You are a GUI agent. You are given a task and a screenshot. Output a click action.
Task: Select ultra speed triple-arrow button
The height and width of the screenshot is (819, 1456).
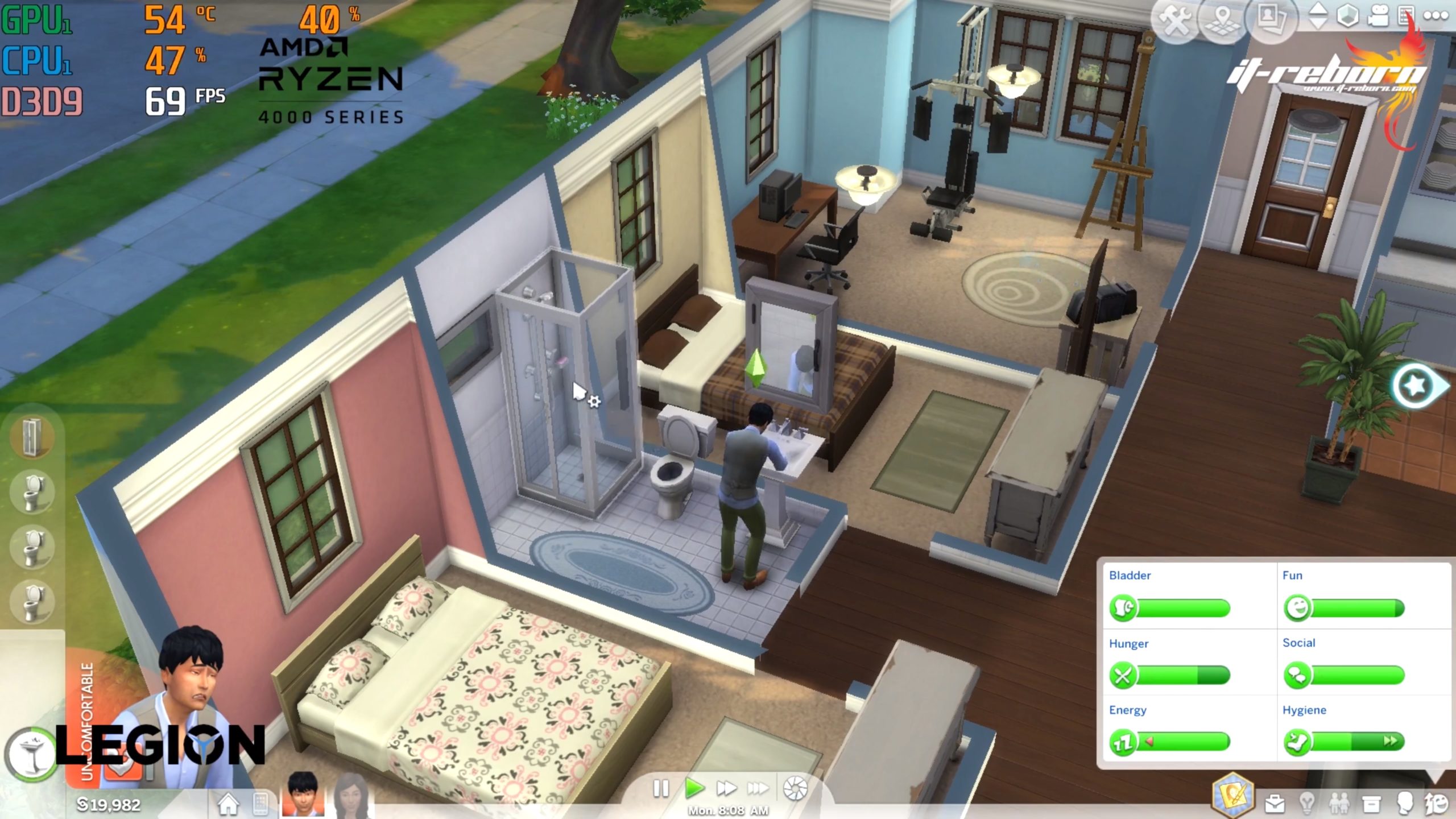[x=758, y=789]
